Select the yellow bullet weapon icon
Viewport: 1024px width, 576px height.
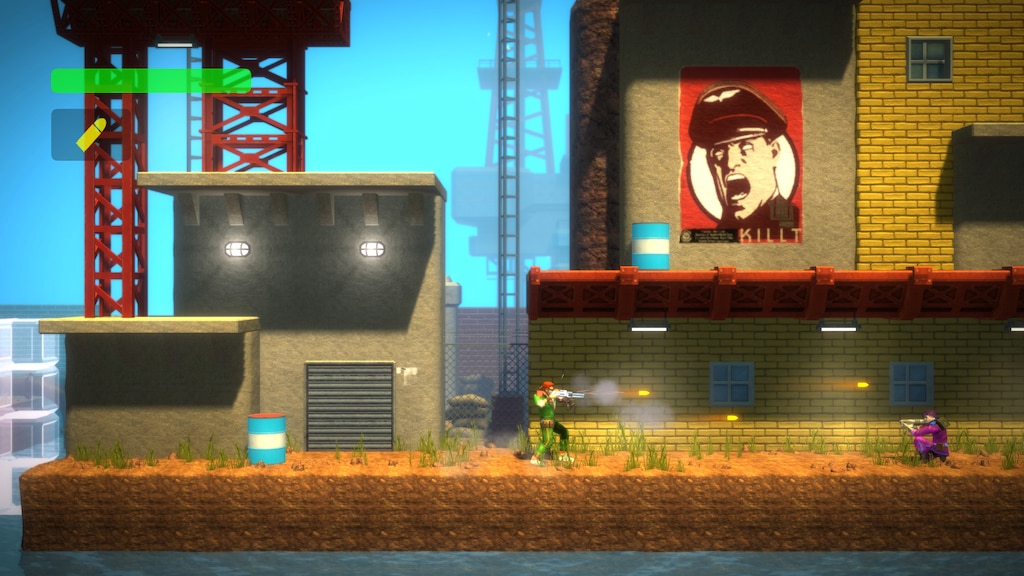coord(91,135)
